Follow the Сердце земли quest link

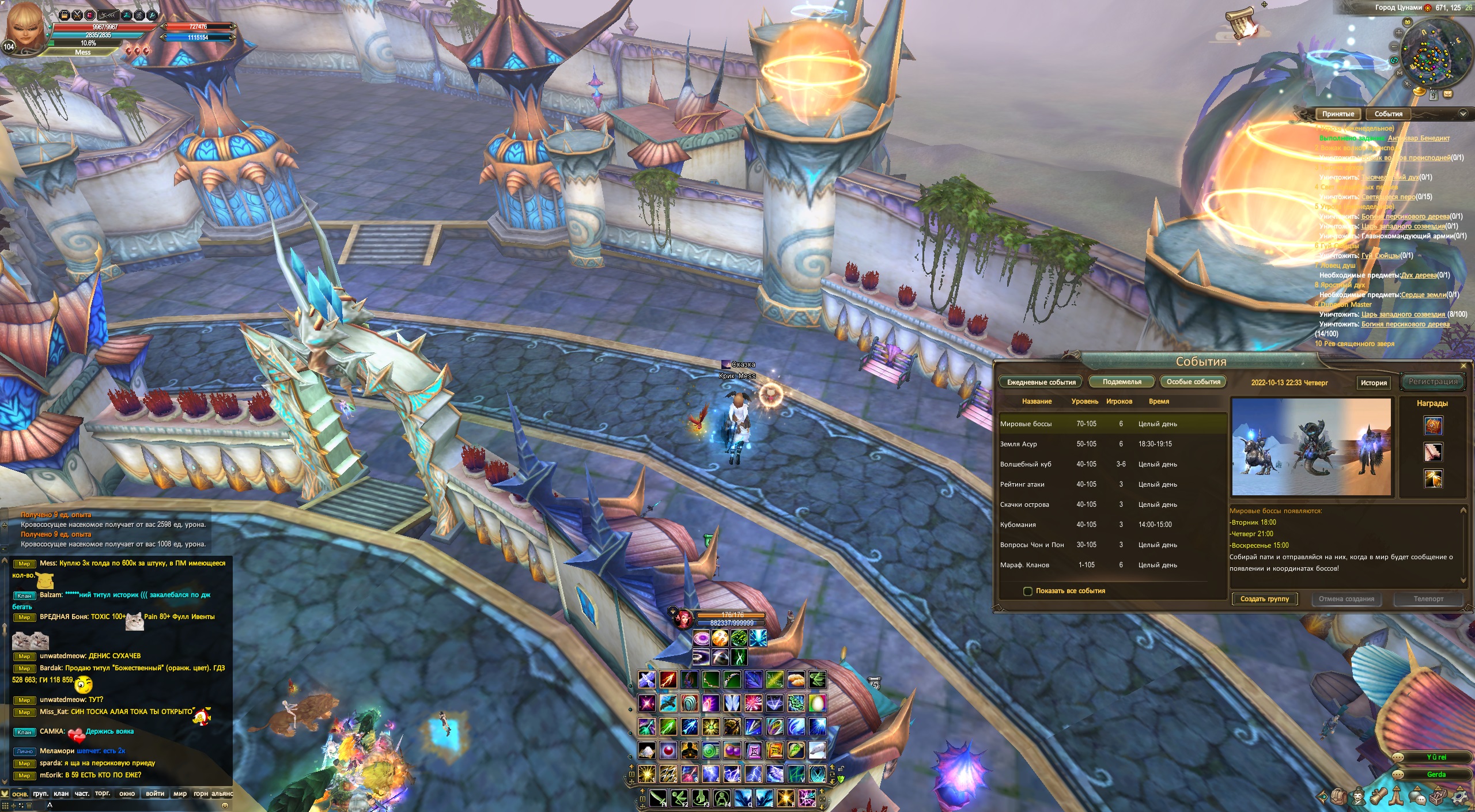(x=1423, y=295)
